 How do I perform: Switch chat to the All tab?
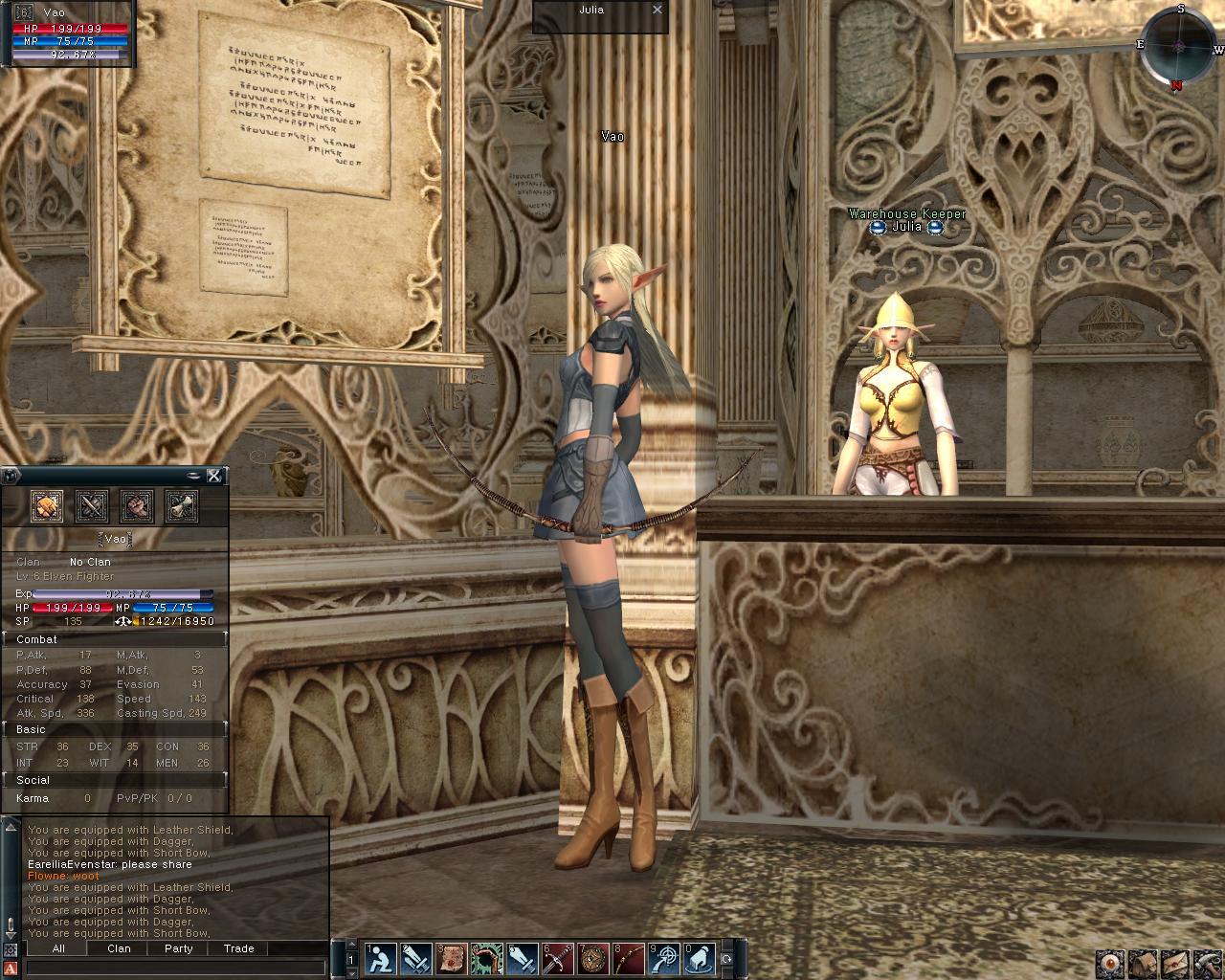58,948
